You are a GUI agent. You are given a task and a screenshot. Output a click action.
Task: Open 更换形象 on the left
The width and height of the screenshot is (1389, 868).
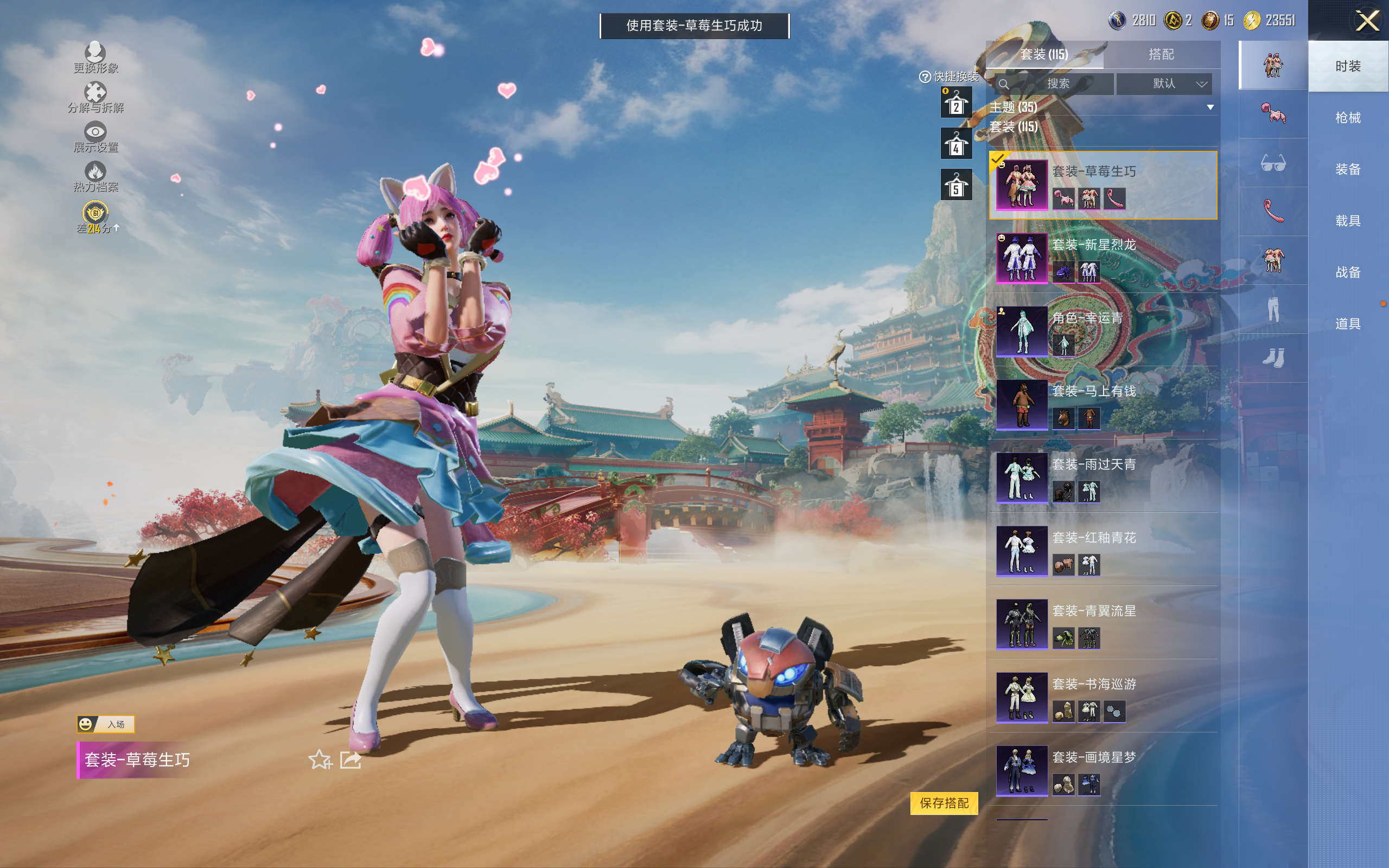pos(95,58)
